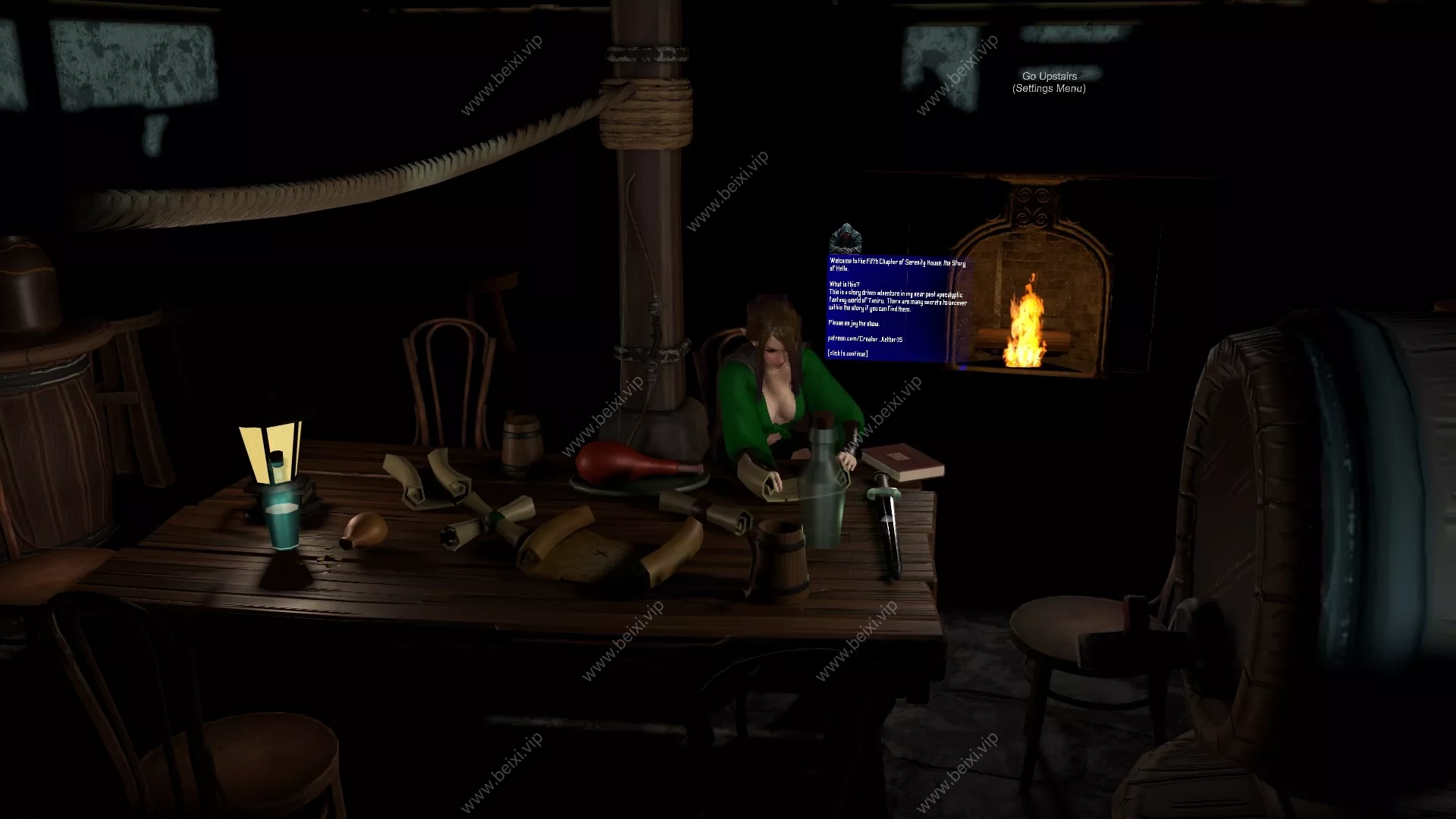The height and width of the screenshot is (819, 1456).
Task: Click the hooded figure portrait above the dialog
Action: (847, 238)
